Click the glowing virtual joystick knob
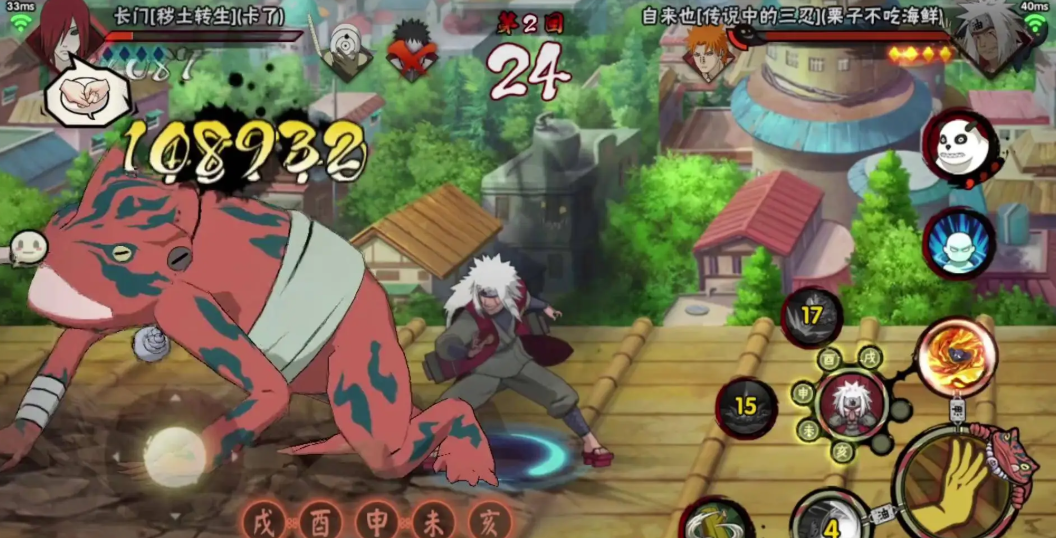This screenshot has width=1056, height=538. tap(175, 456)
